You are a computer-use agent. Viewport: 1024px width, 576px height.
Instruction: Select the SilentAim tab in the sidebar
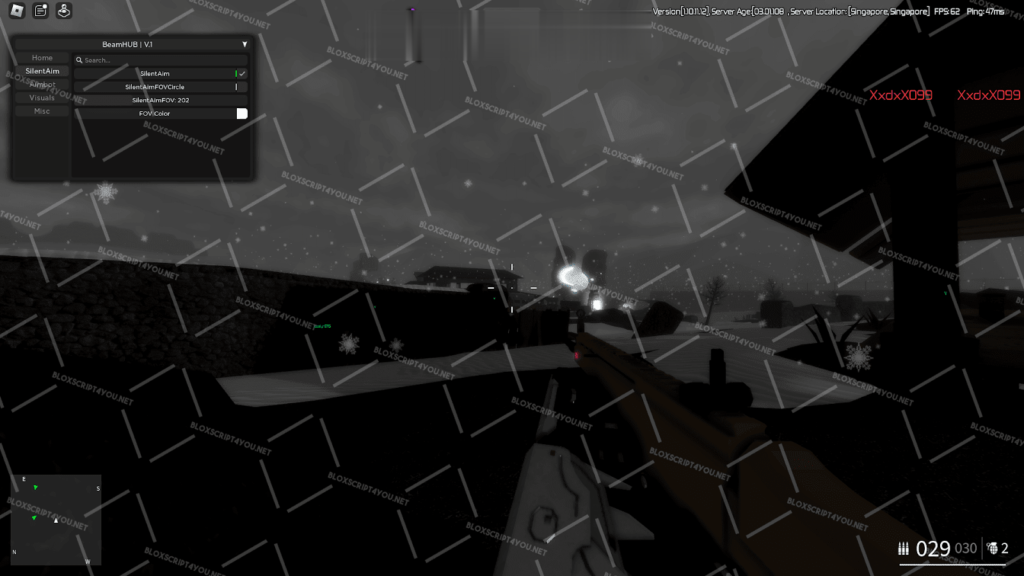point(42,71)
